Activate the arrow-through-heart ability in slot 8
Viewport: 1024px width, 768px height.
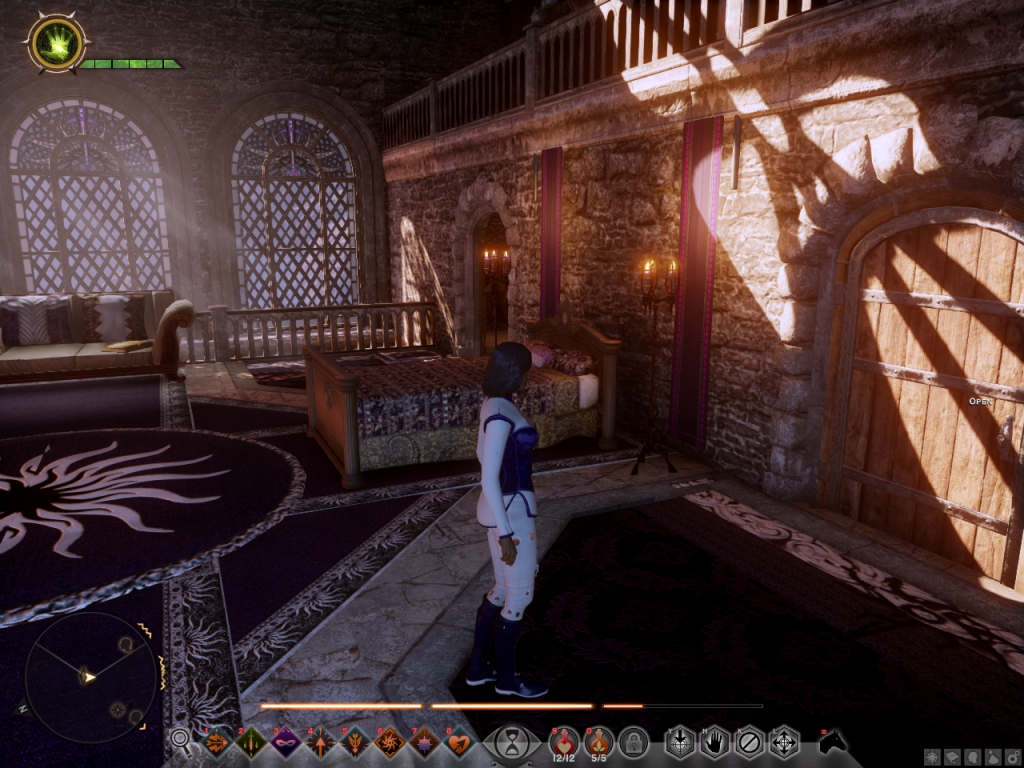tap(458, 743)
